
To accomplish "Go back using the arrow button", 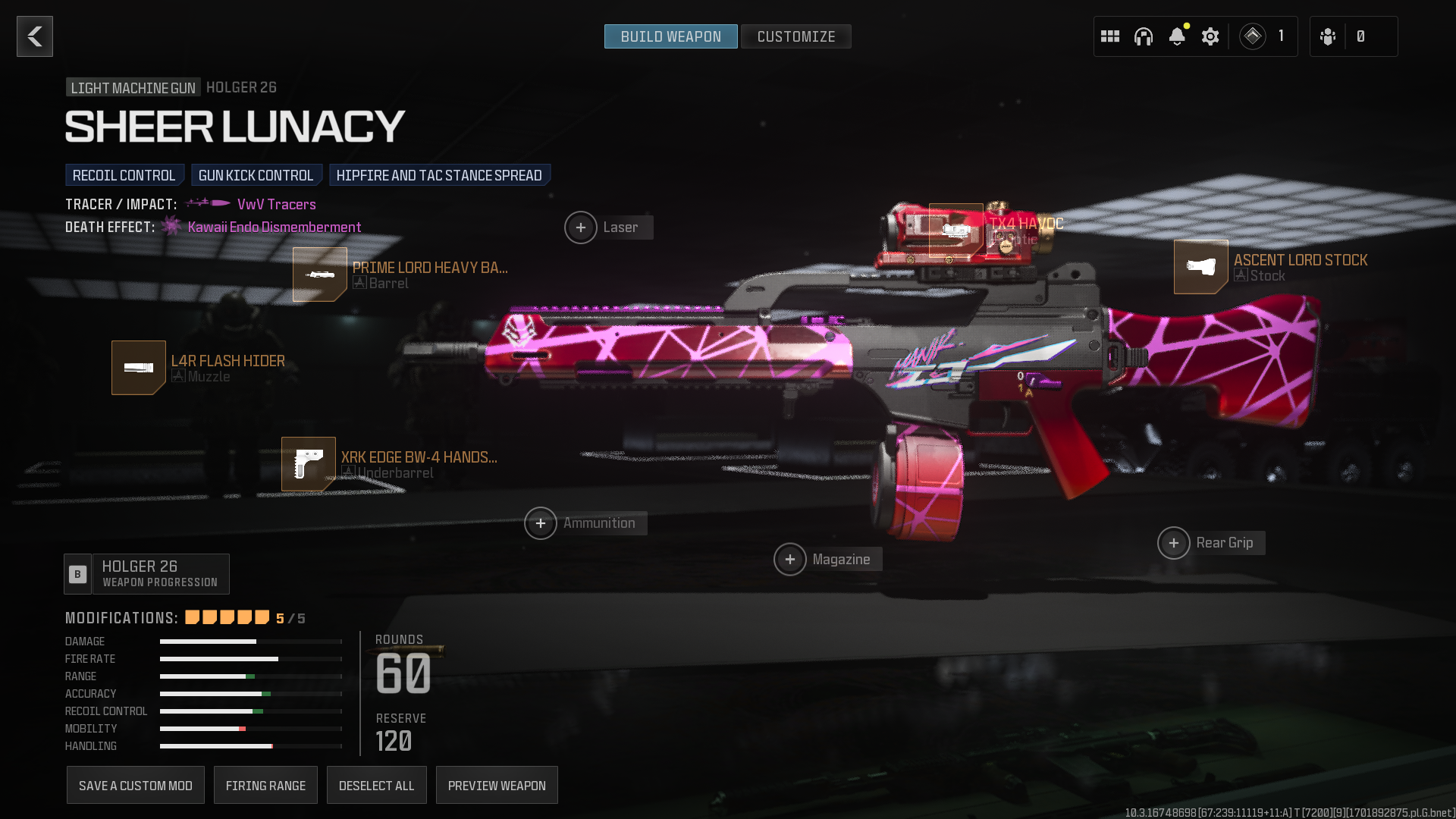I will coord(35,36).
